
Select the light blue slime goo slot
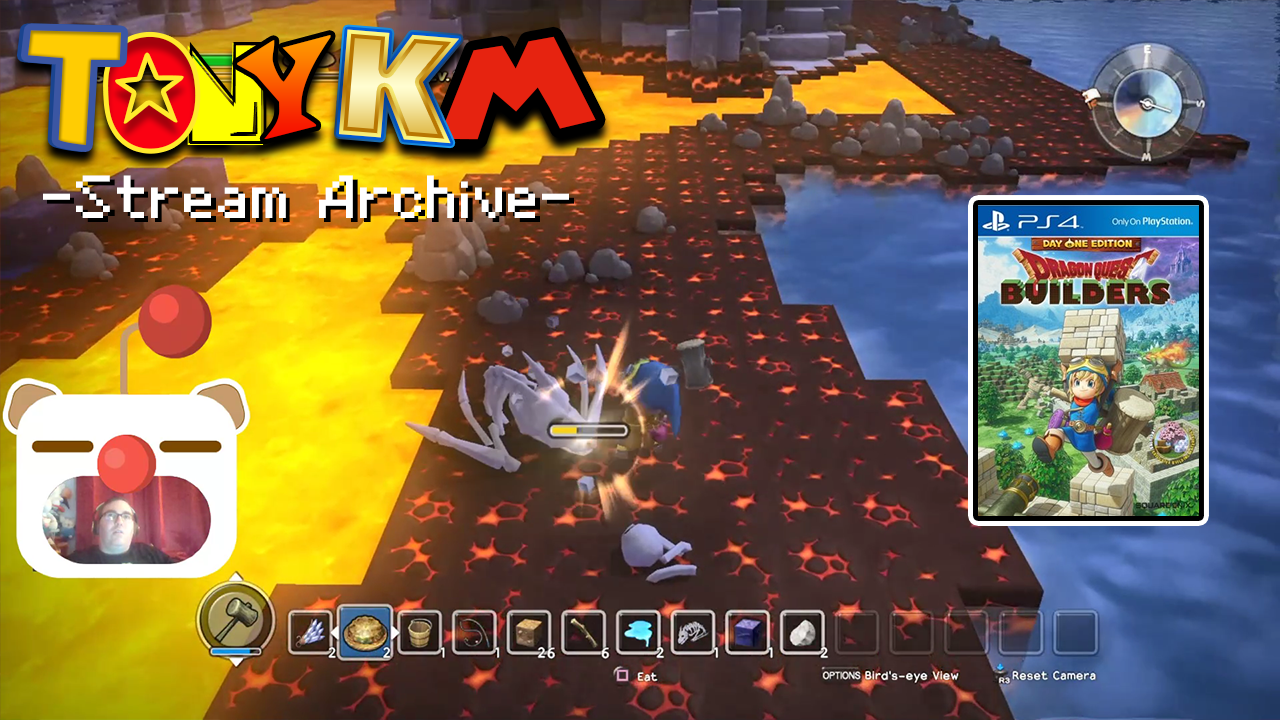(638, 632)
